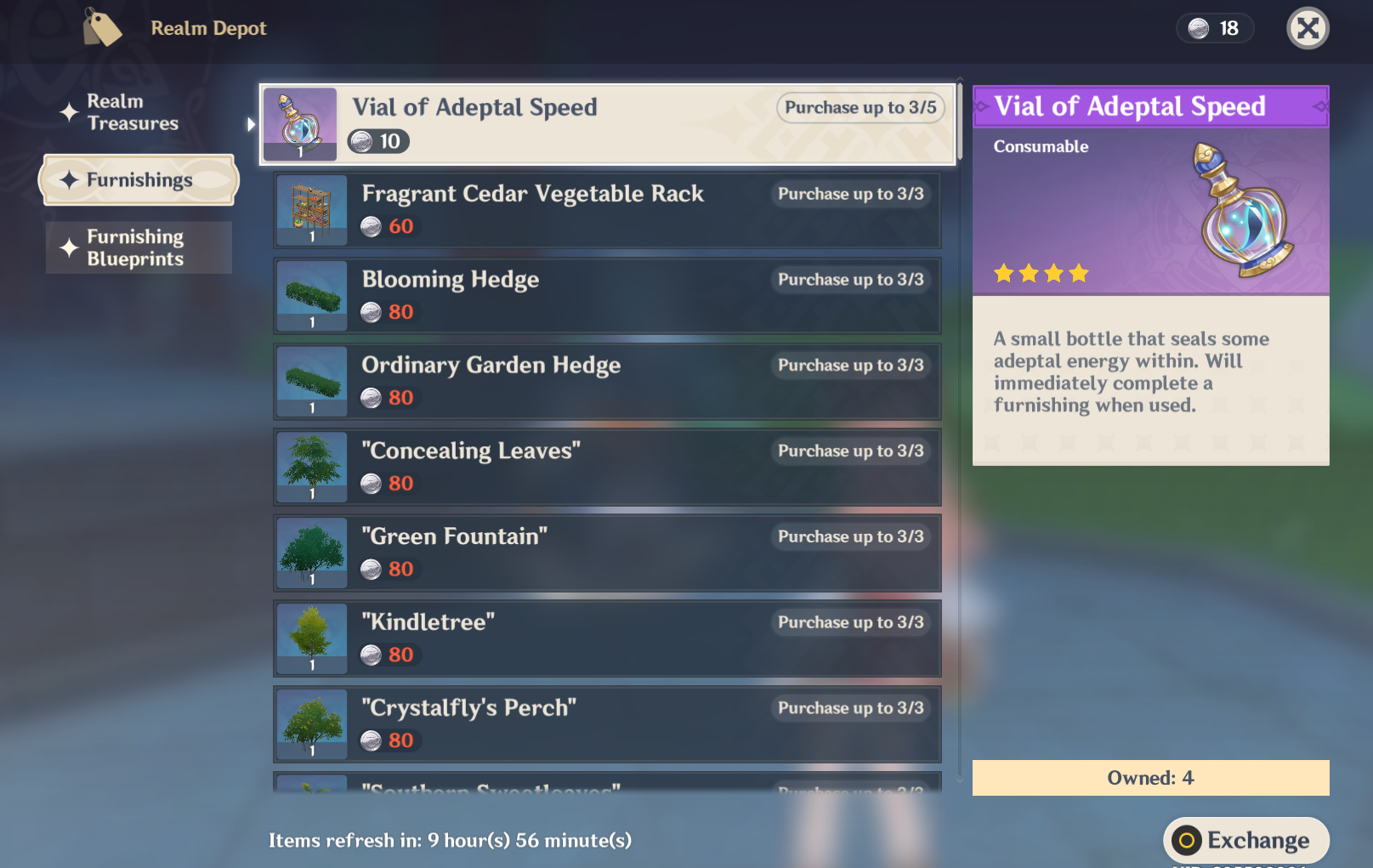The height and width of the screenshot is (868, 1373).
Task: Click the "Green Fountain" tree icon
Action: [x=311, y=553]
